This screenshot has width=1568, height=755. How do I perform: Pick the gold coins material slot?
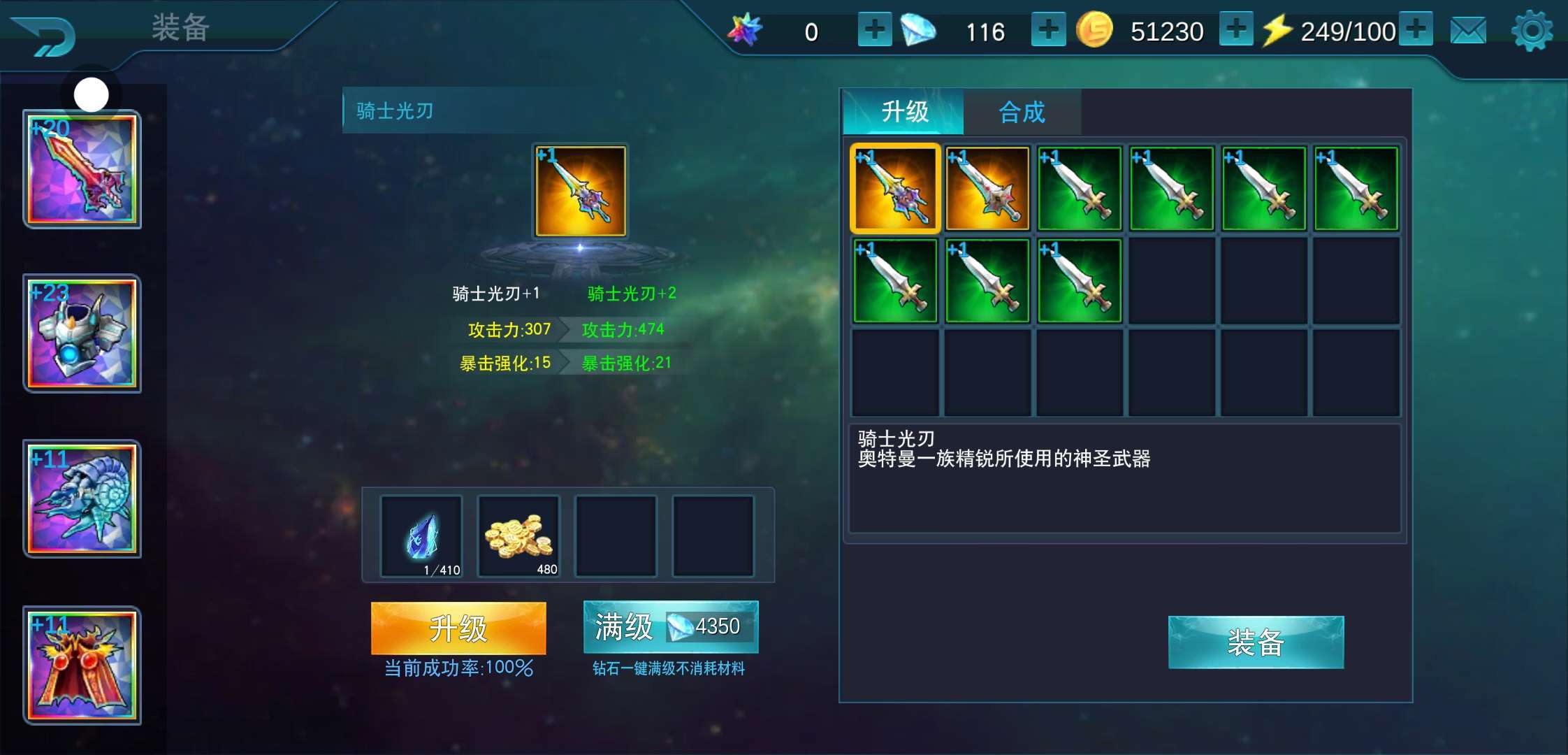point(518,537)
